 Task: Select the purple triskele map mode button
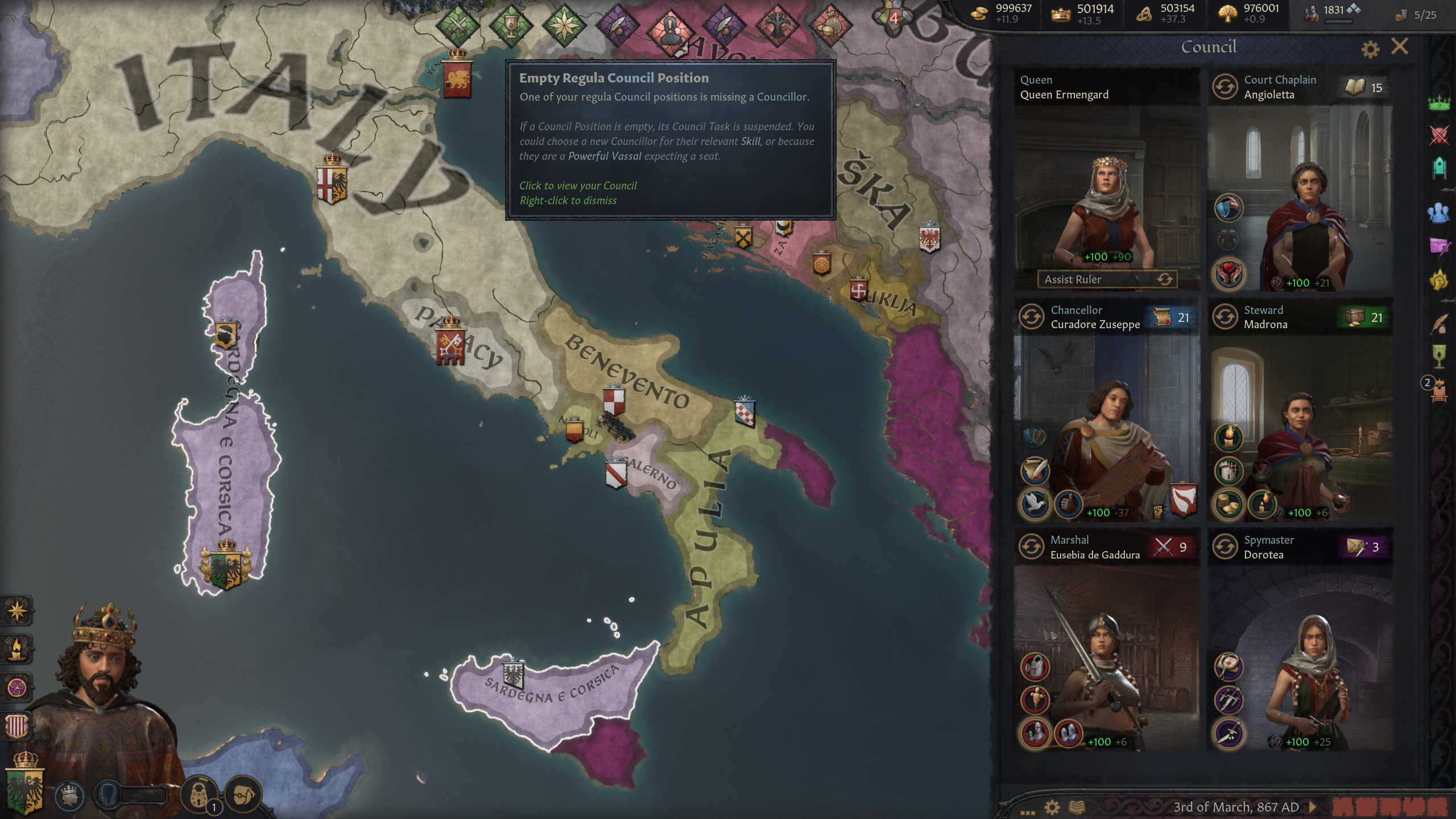click(18, 686)
